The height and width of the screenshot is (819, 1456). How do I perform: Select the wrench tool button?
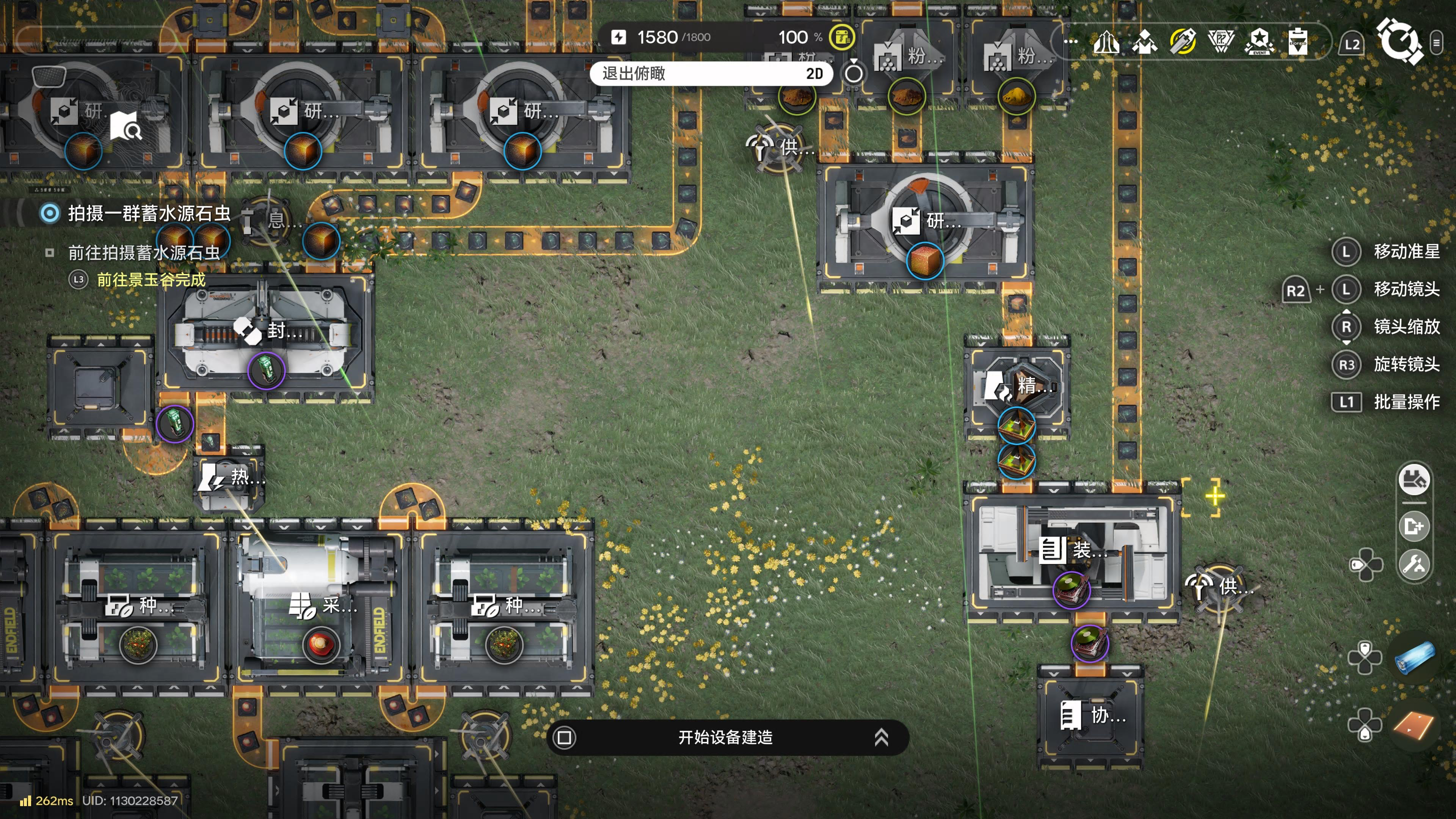click(x=1414, y=564)
